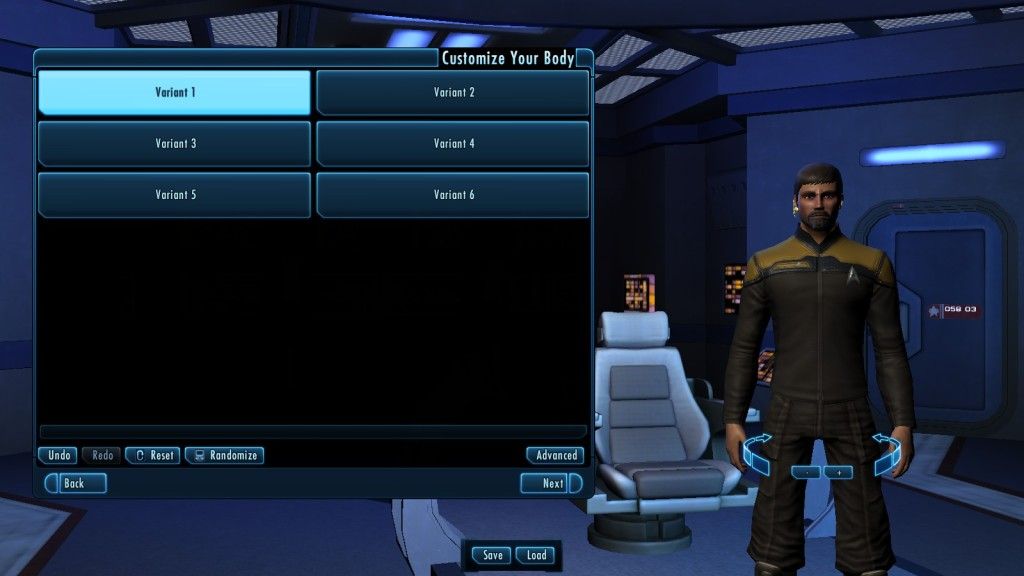Screen dimensions: 1024x576
Task: Choose Variant 5 body preset
Action: (174, 195)
